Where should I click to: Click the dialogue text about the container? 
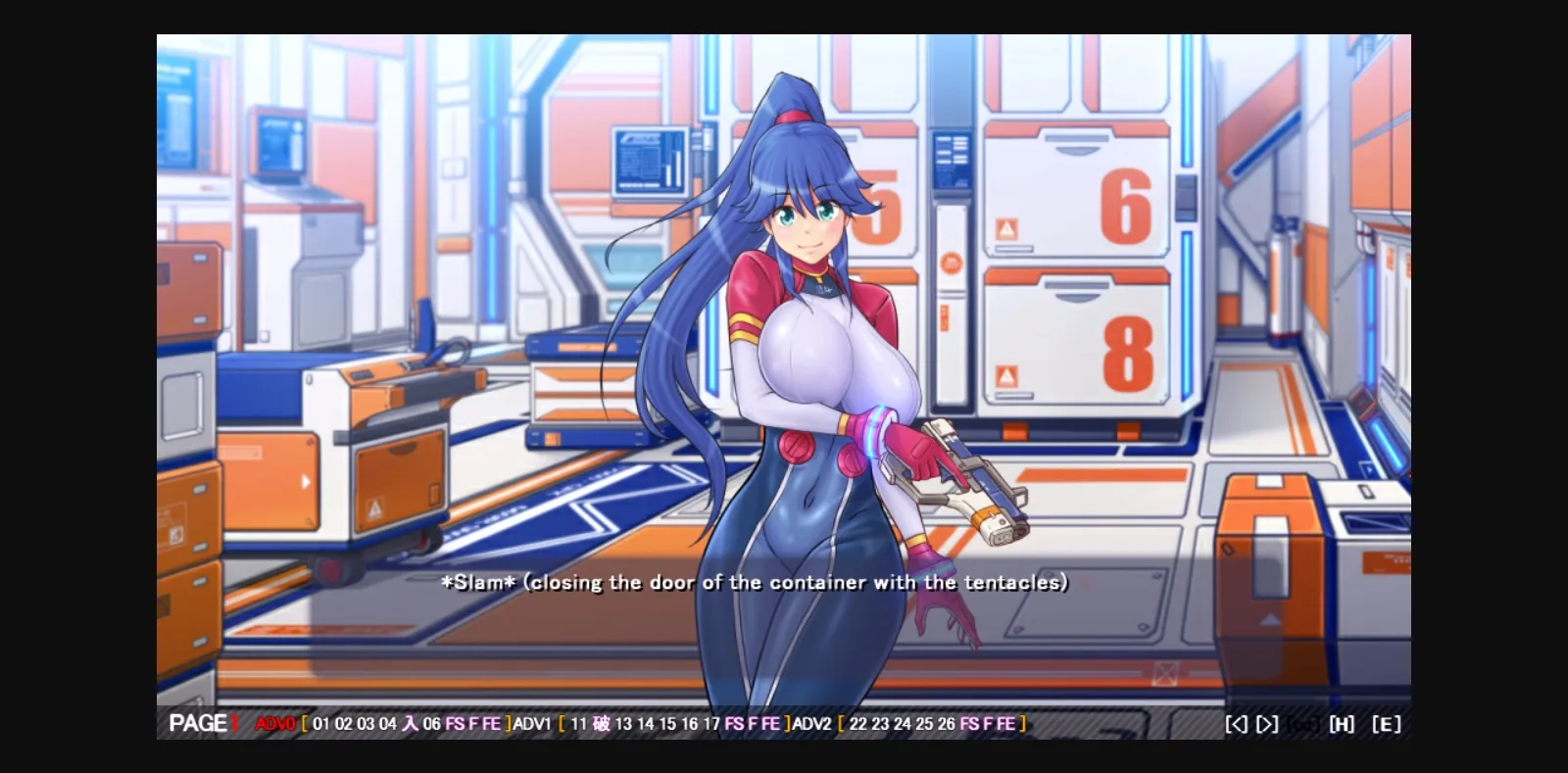click(x=755, y=581)
